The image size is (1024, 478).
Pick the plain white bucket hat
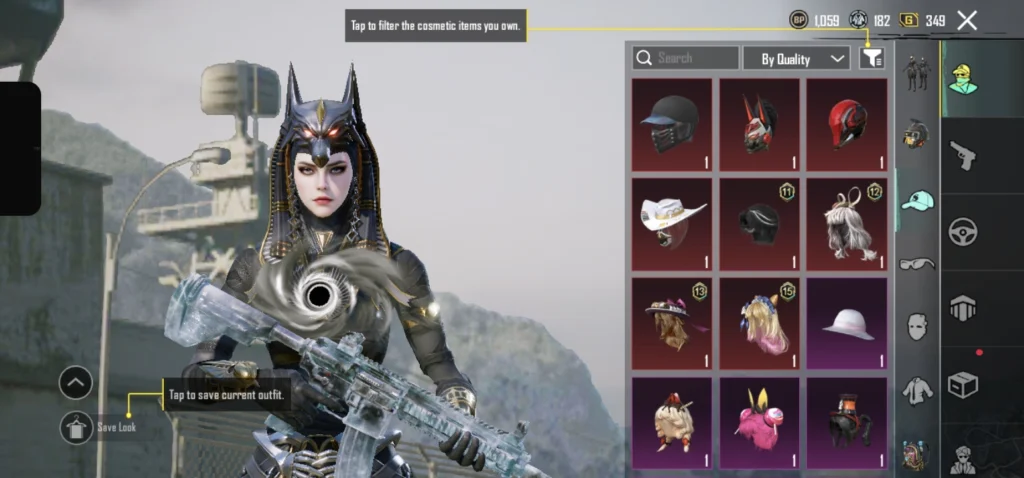pos(847,323)
